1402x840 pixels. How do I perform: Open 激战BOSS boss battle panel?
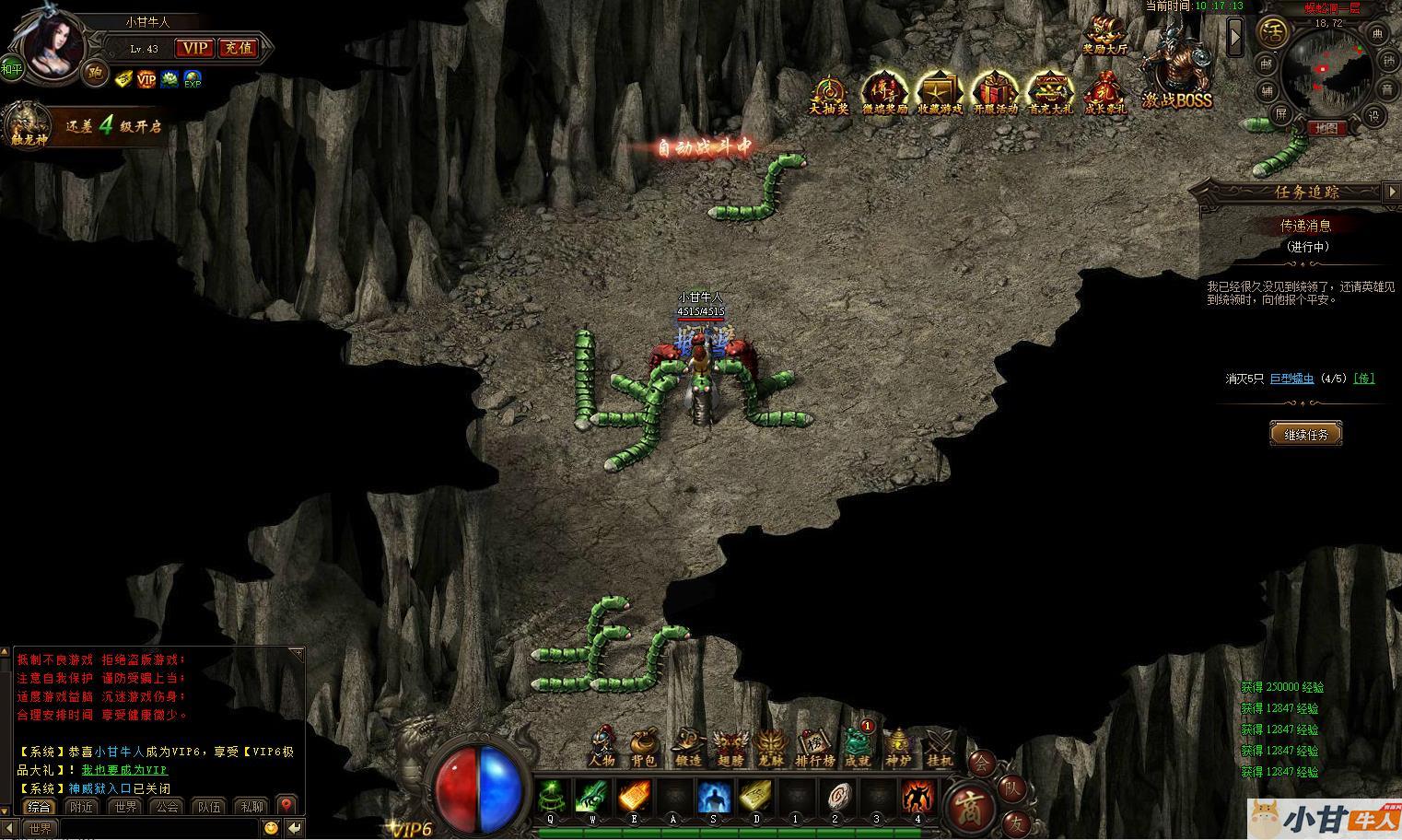coord(1176,76)
